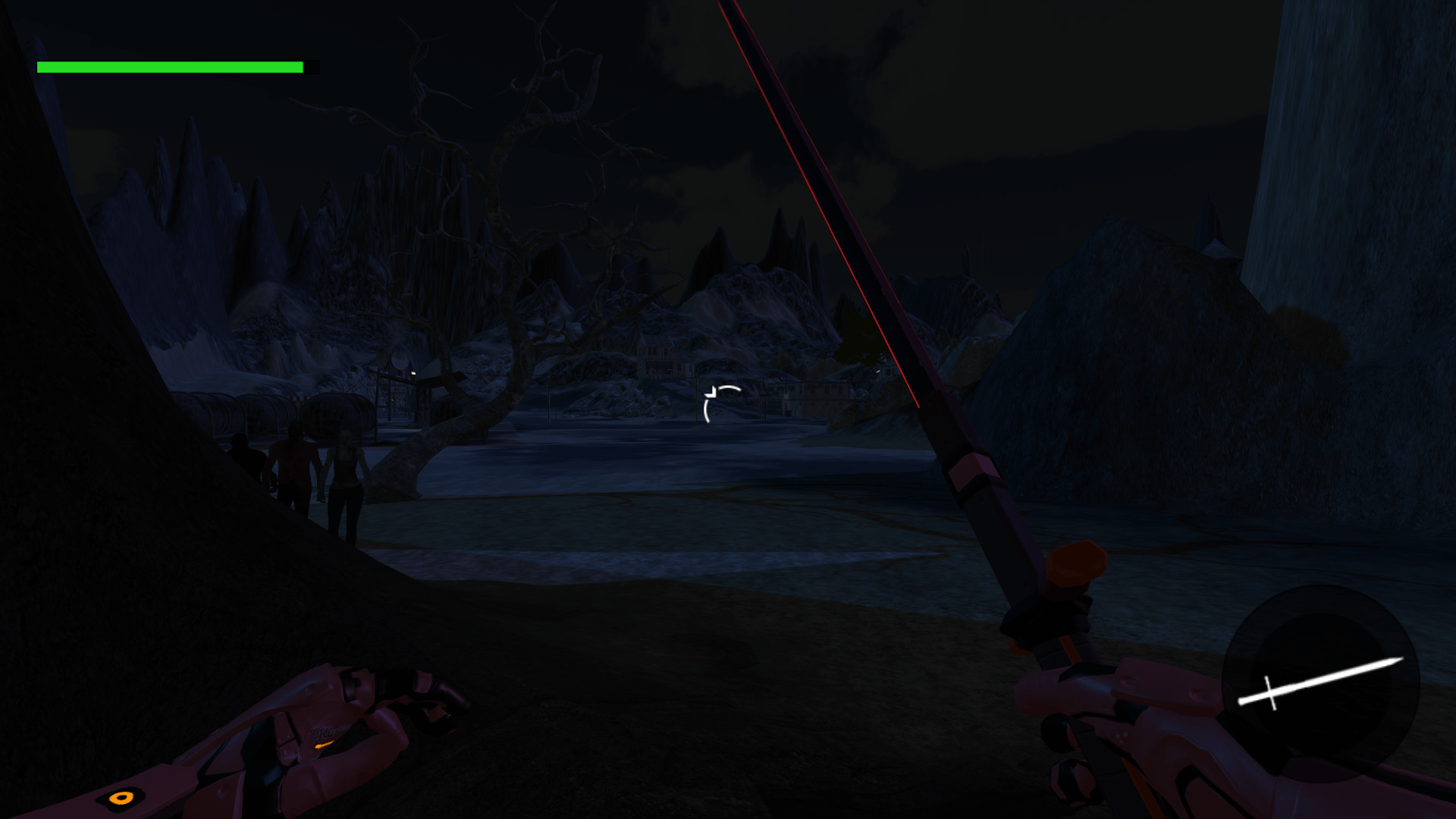Click the distant lit lantern near the bridge

point(413,374)
